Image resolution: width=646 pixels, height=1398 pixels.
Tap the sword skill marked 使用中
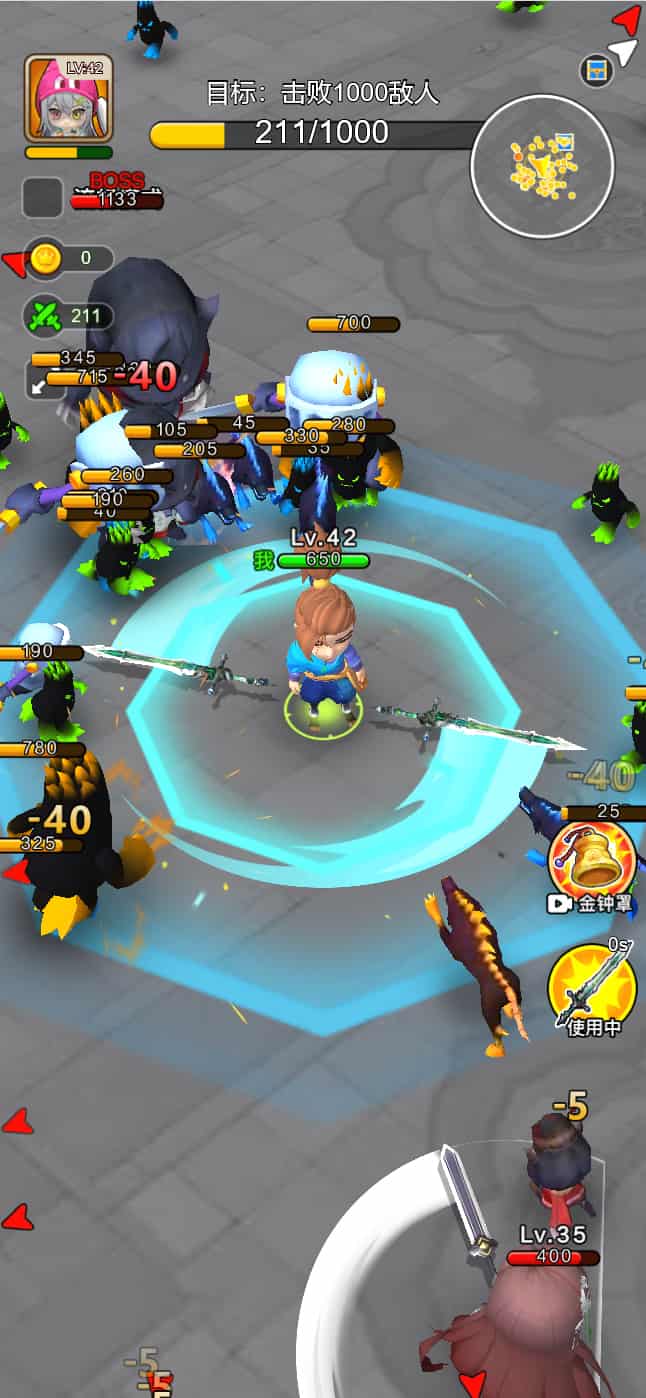(x=592, y=985)
